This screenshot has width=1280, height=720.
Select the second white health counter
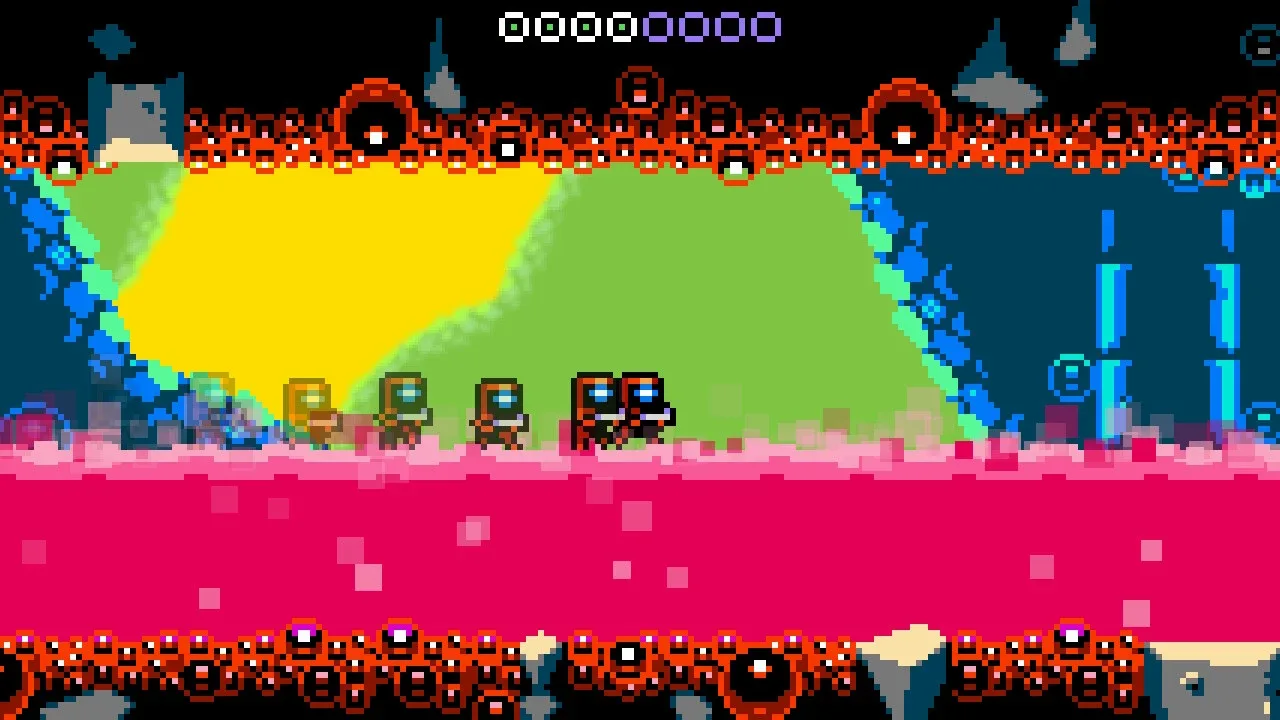pos(549,25)
